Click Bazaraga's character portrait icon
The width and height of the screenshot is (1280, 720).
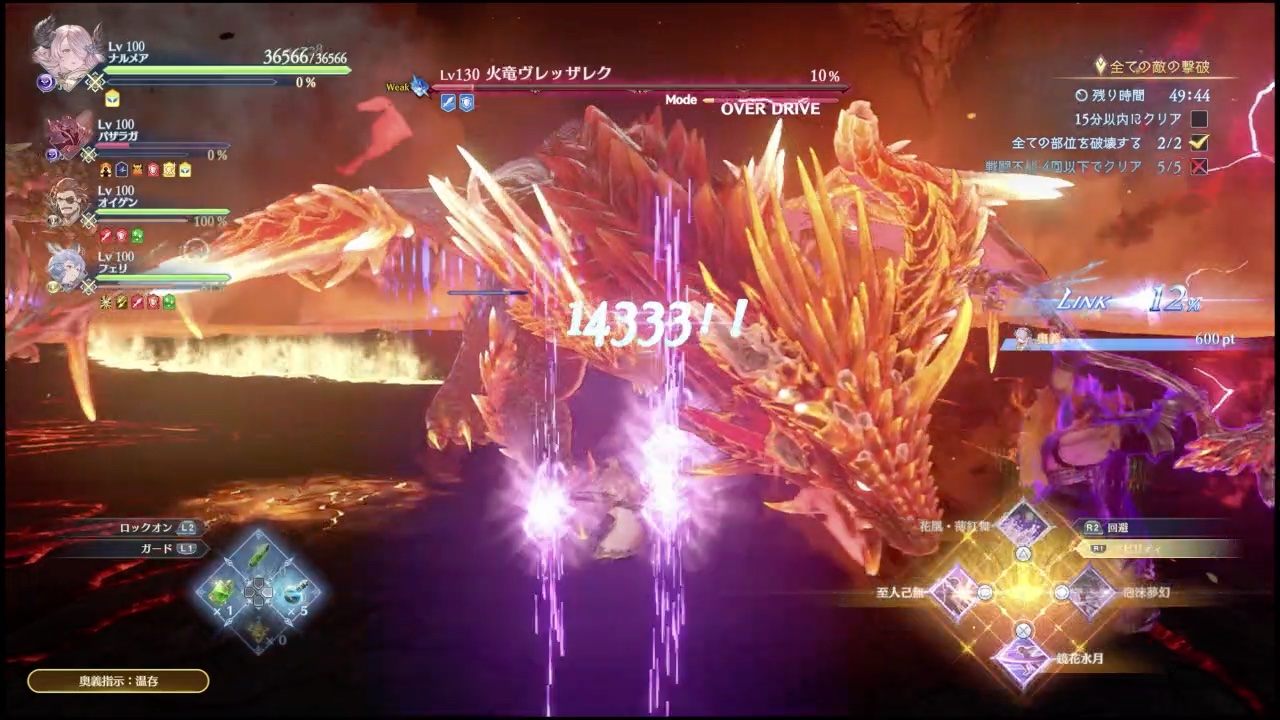point(65,135)
